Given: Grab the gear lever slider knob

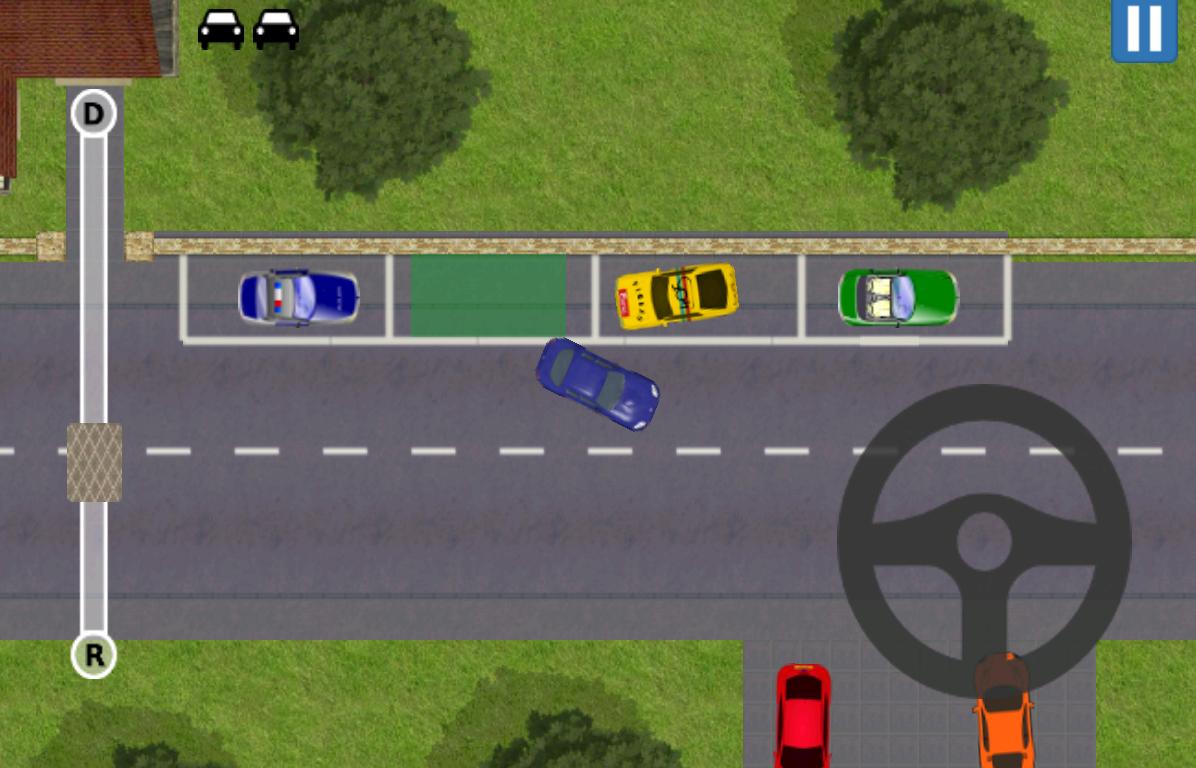Looking at the screenshot, I should pos(94,462).
